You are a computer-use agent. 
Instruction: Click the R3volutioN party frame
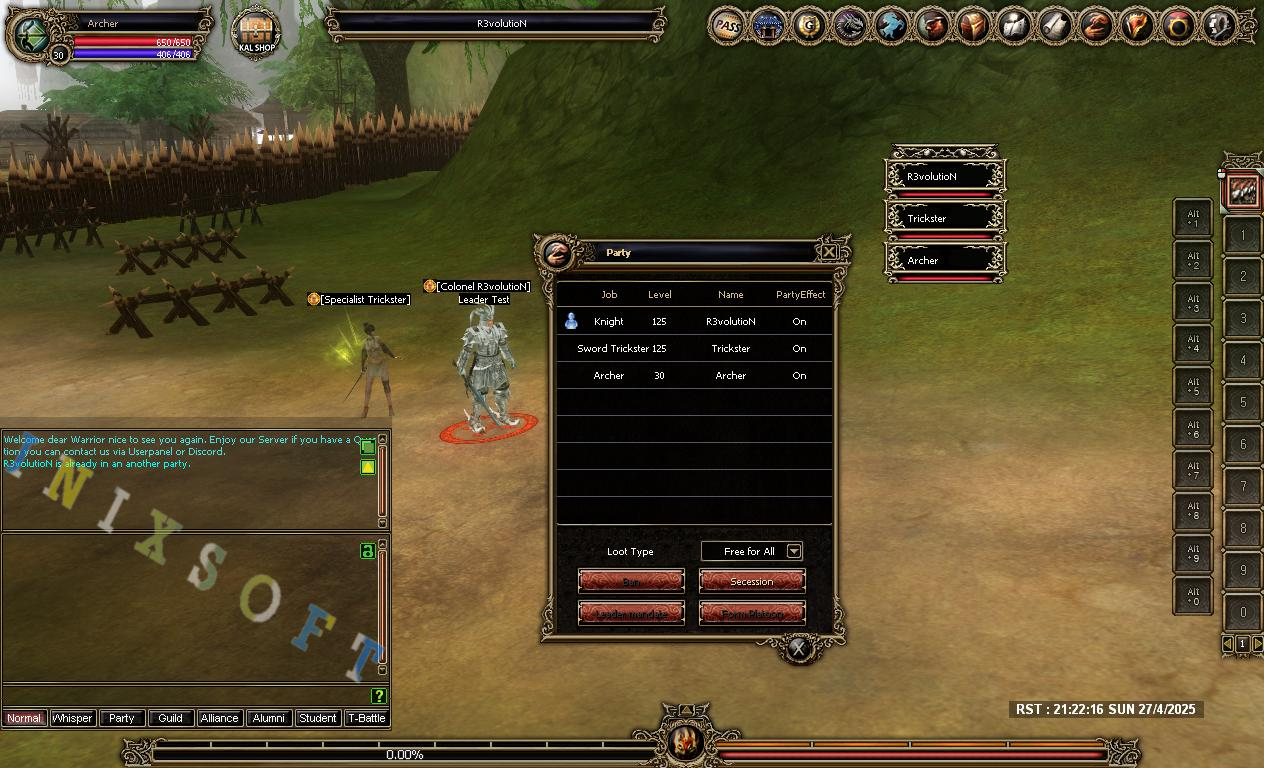pyautogui.click(x=945, y=177)
